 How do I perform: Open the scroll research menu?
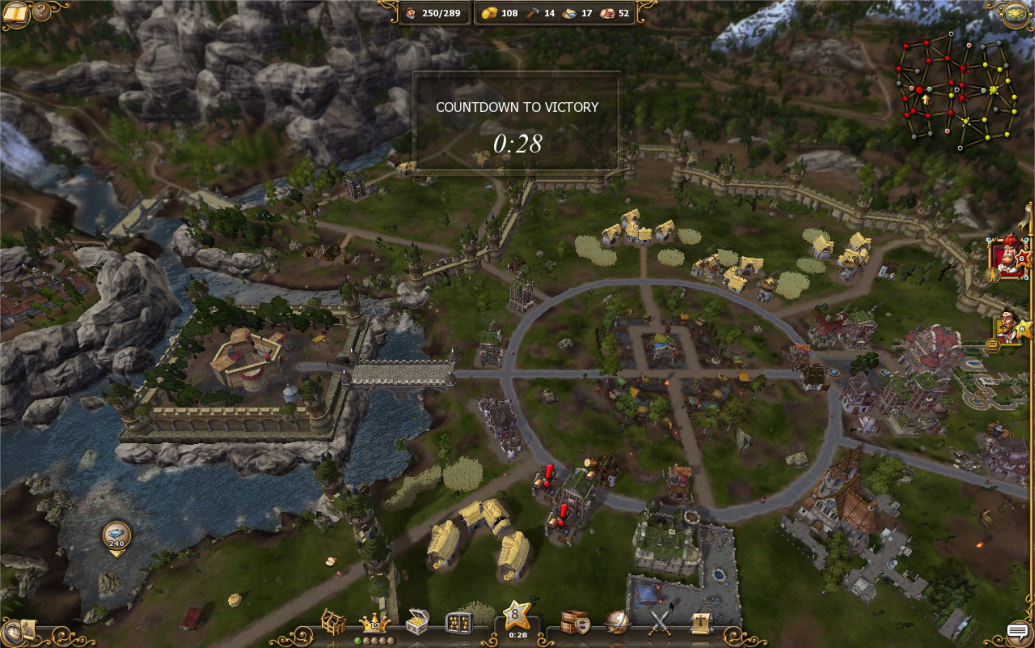pyautogui.click(x=701, y=622)
